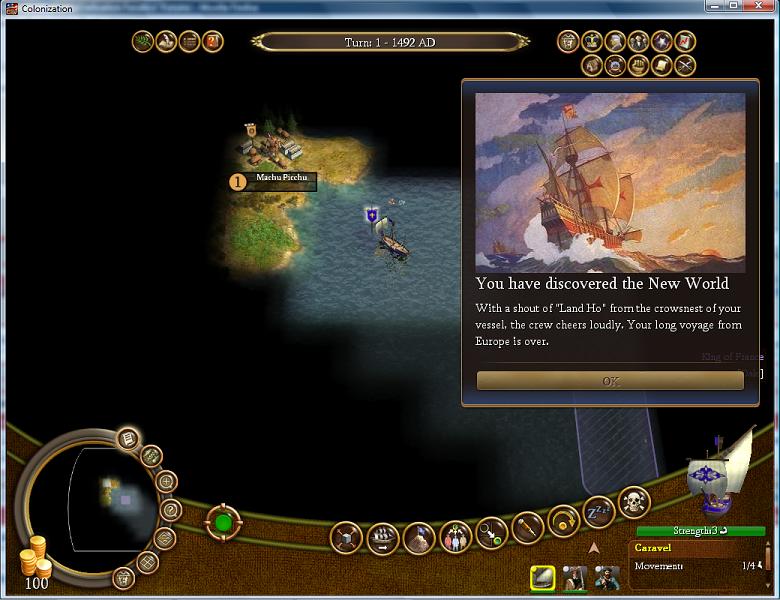Viewport: 780px width, 600px height.
Task: Put the caravel to sleep with Zzz
Action: coord(598,511)
